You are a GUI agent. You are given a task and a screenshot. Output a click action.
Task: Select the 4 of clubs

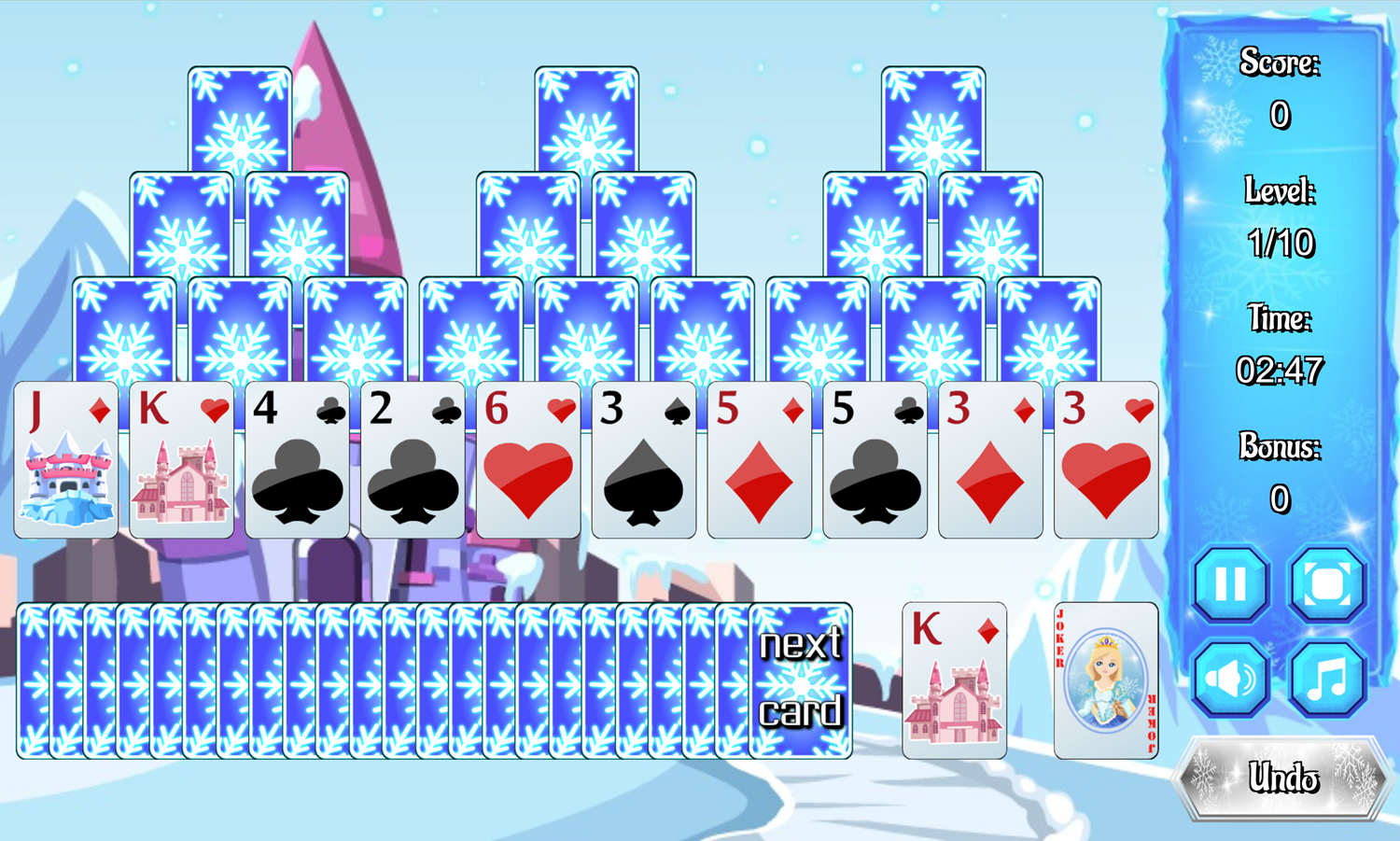point(297,459)
